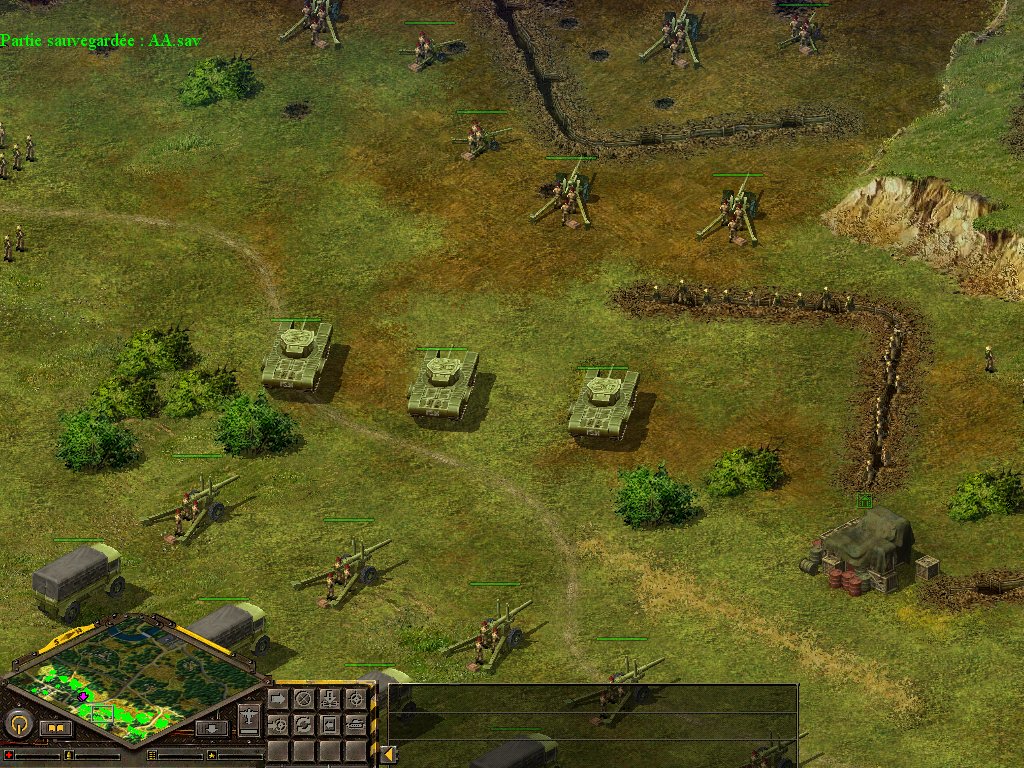Click the tank icon command button
Image resolution: width=1024 pixels, height=768 pixels.
click(x=355, y=723)
